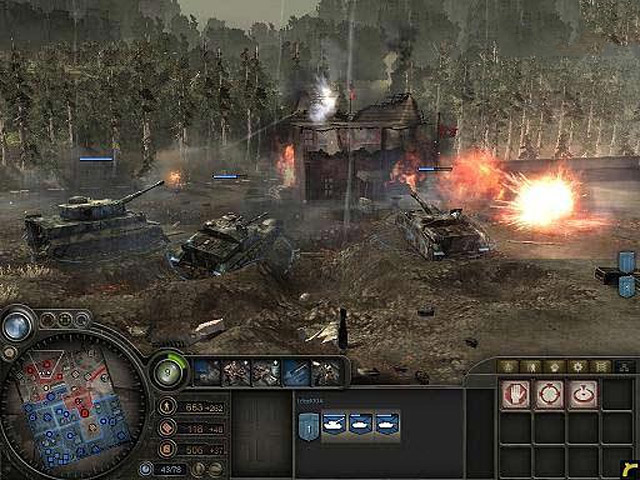
Task: Open the commander points dial showing 9
Action: click(169, 372)
